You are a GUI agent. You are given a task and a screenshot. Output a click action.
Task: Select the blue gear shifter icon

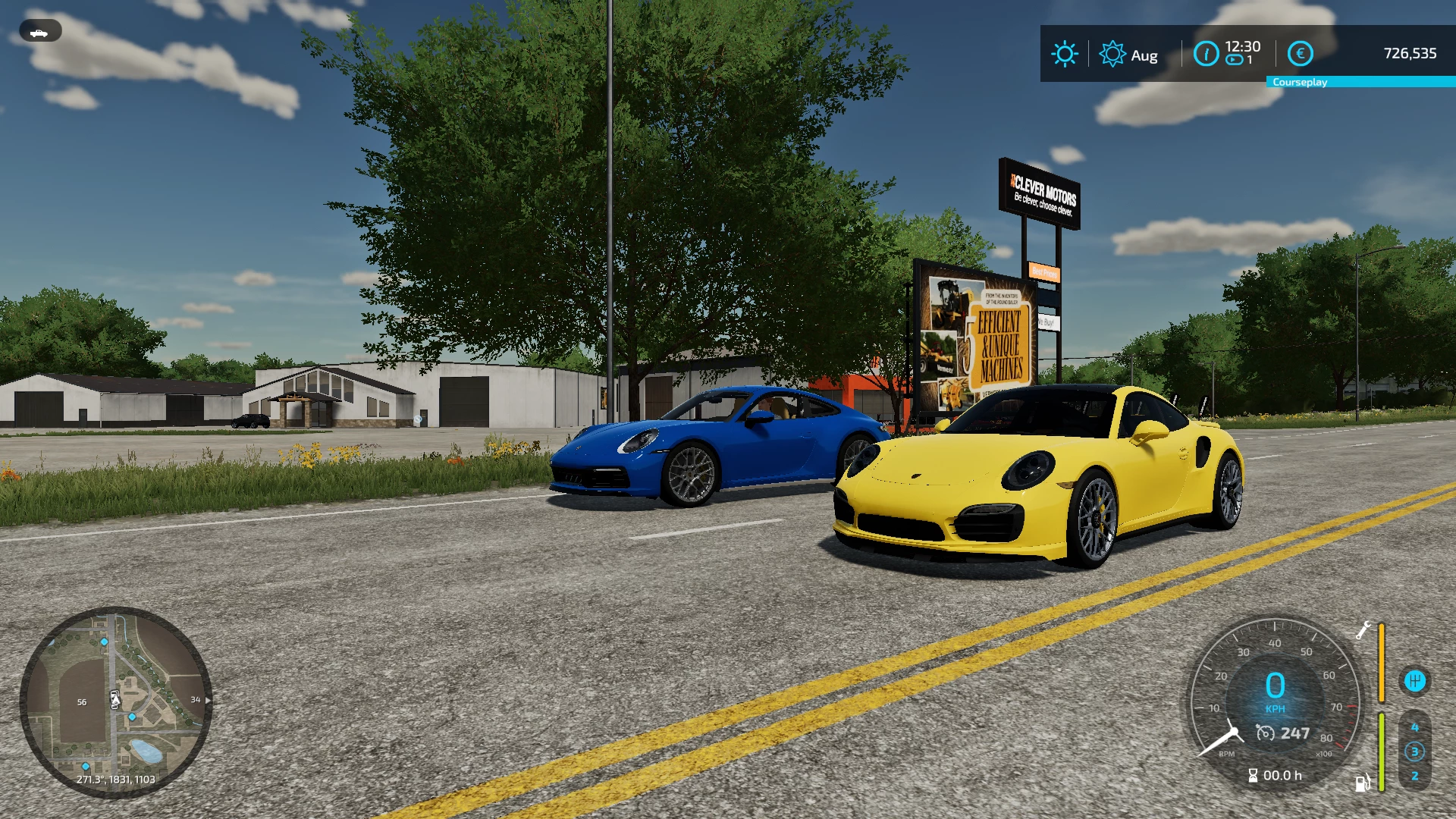tap(1416, 681)
